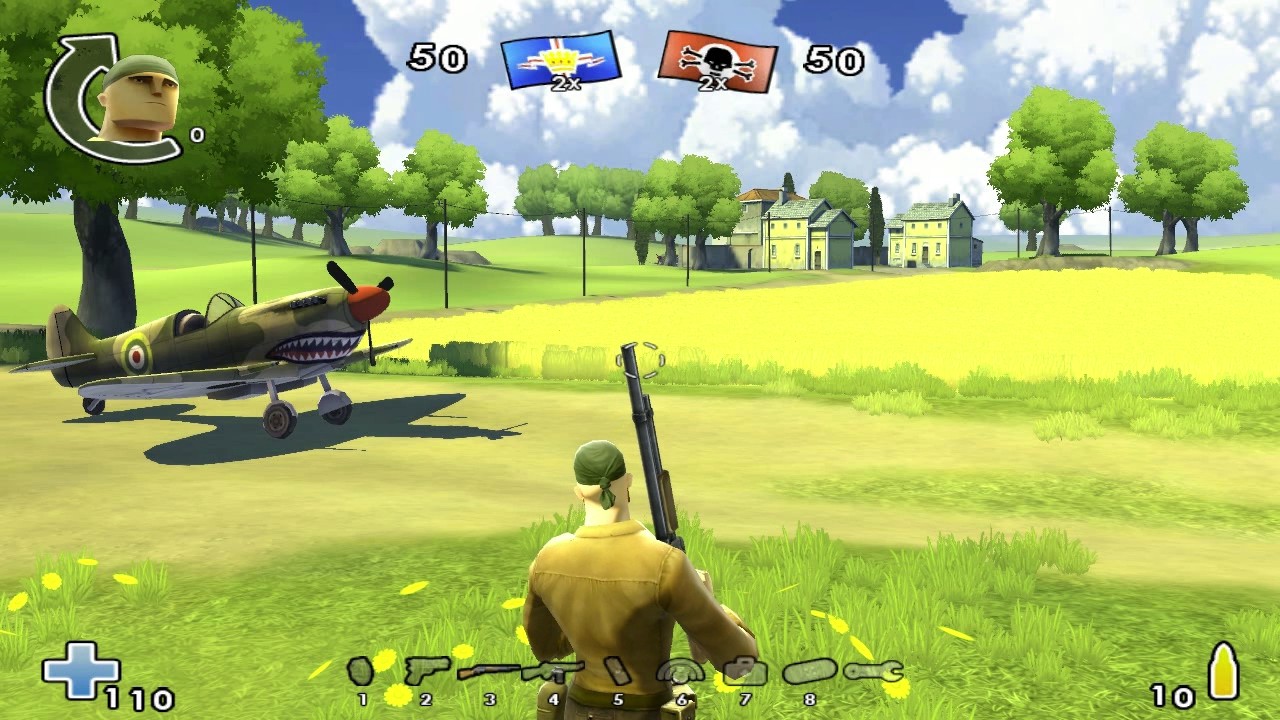Activate the radar signal ability slot
The image size is (1280, 720).
pos(680,671)
